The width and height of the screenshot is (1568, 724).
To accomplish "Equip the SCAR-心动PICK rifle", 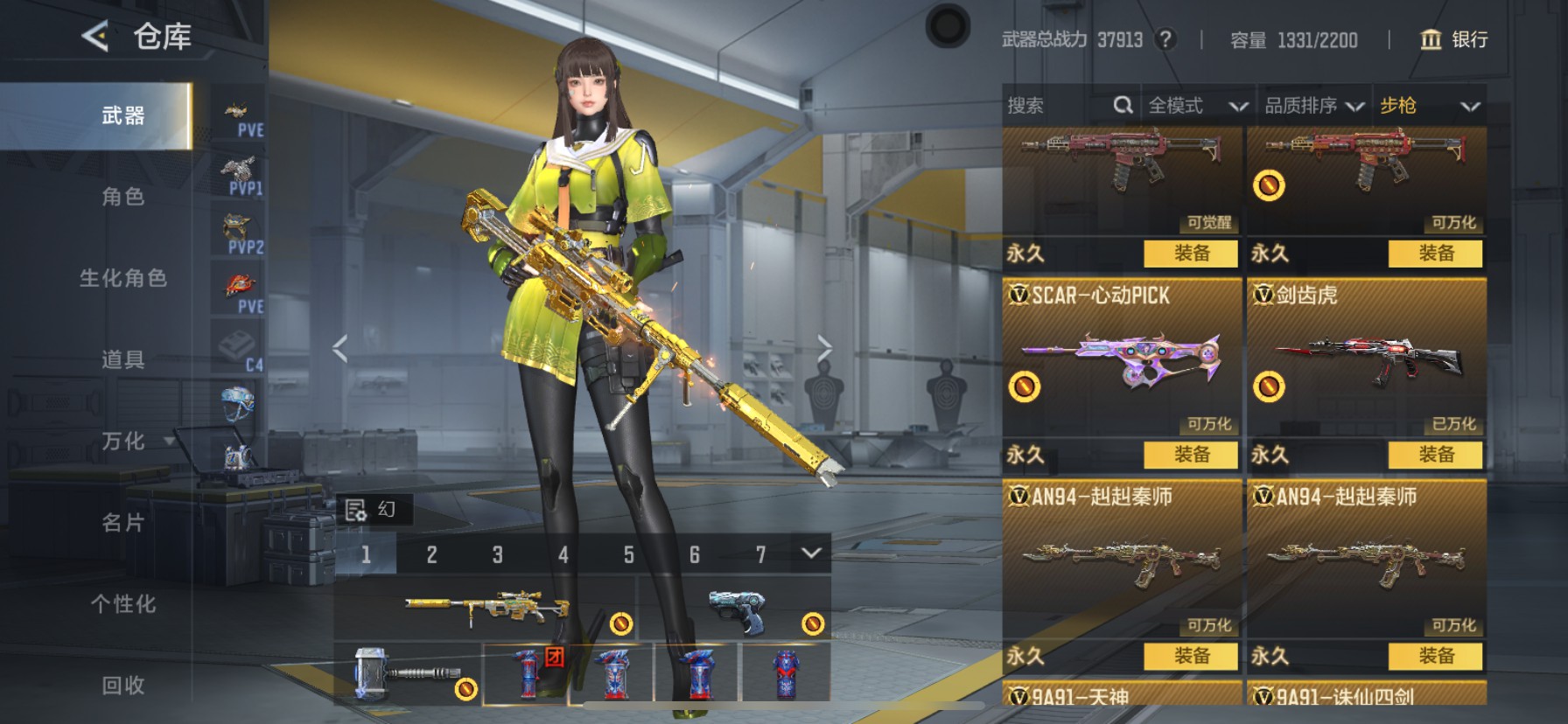I will click(1191, 455).
